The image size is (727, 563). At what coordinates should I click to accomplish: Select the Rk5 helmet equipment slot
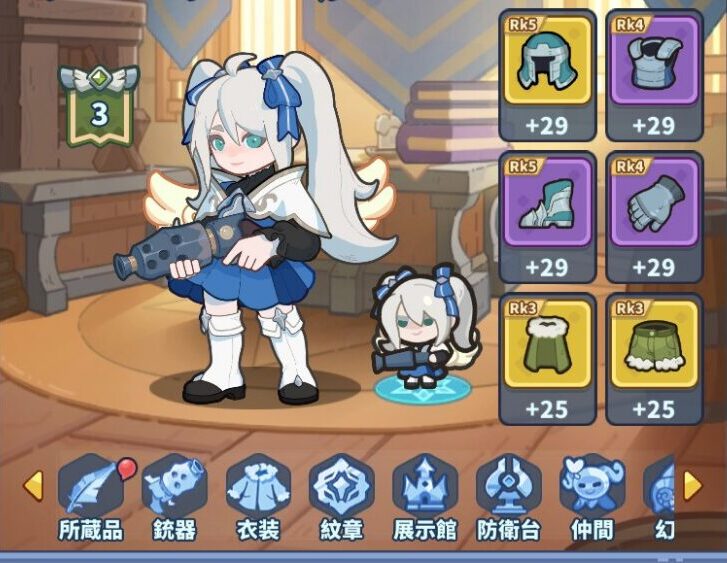[547, 75]
